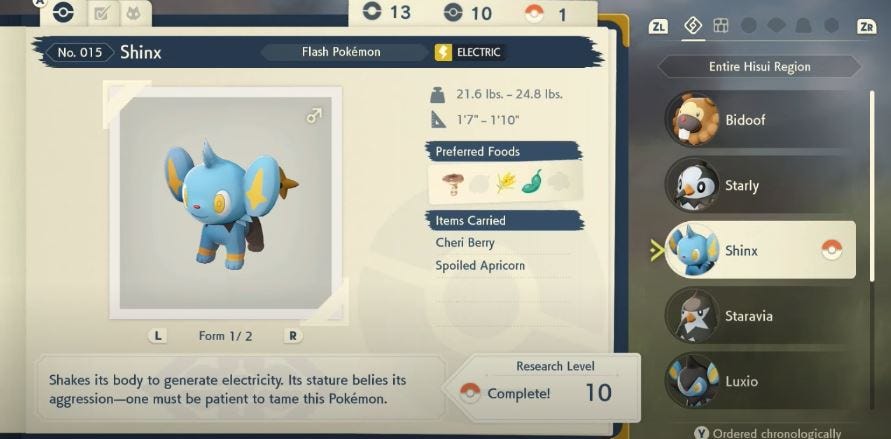
Task: Click the Complete! research level panel
Action: click(x=541, y=385)
